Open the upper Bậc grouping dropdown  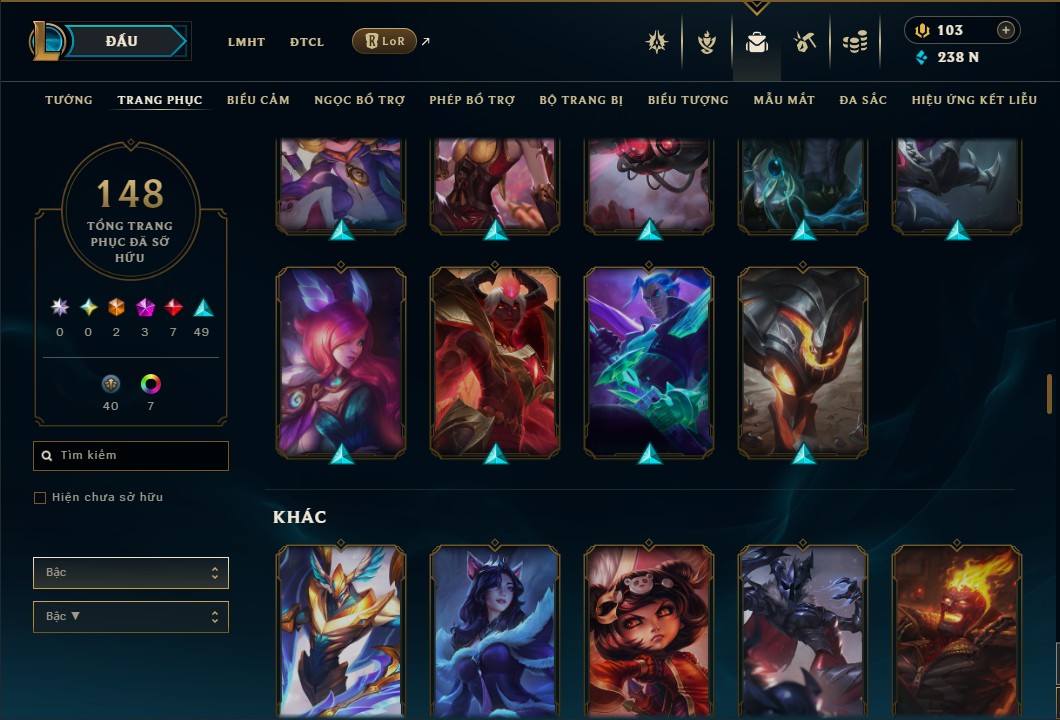131,573
